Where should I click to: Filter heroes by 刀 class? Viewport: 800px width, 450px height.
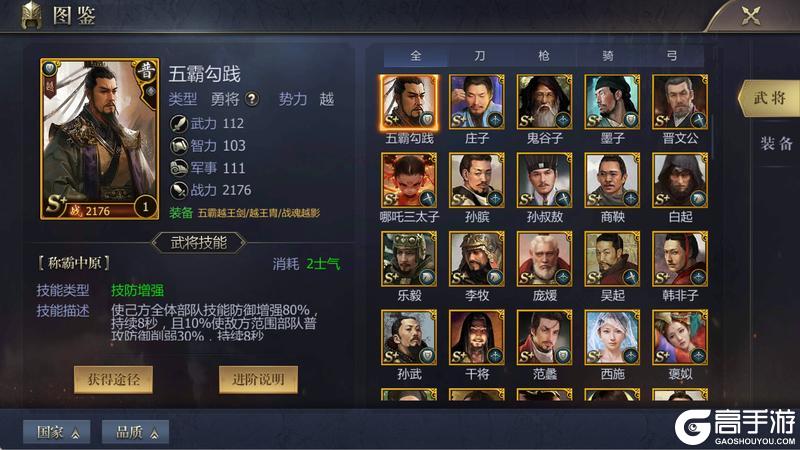click(481, 56)
